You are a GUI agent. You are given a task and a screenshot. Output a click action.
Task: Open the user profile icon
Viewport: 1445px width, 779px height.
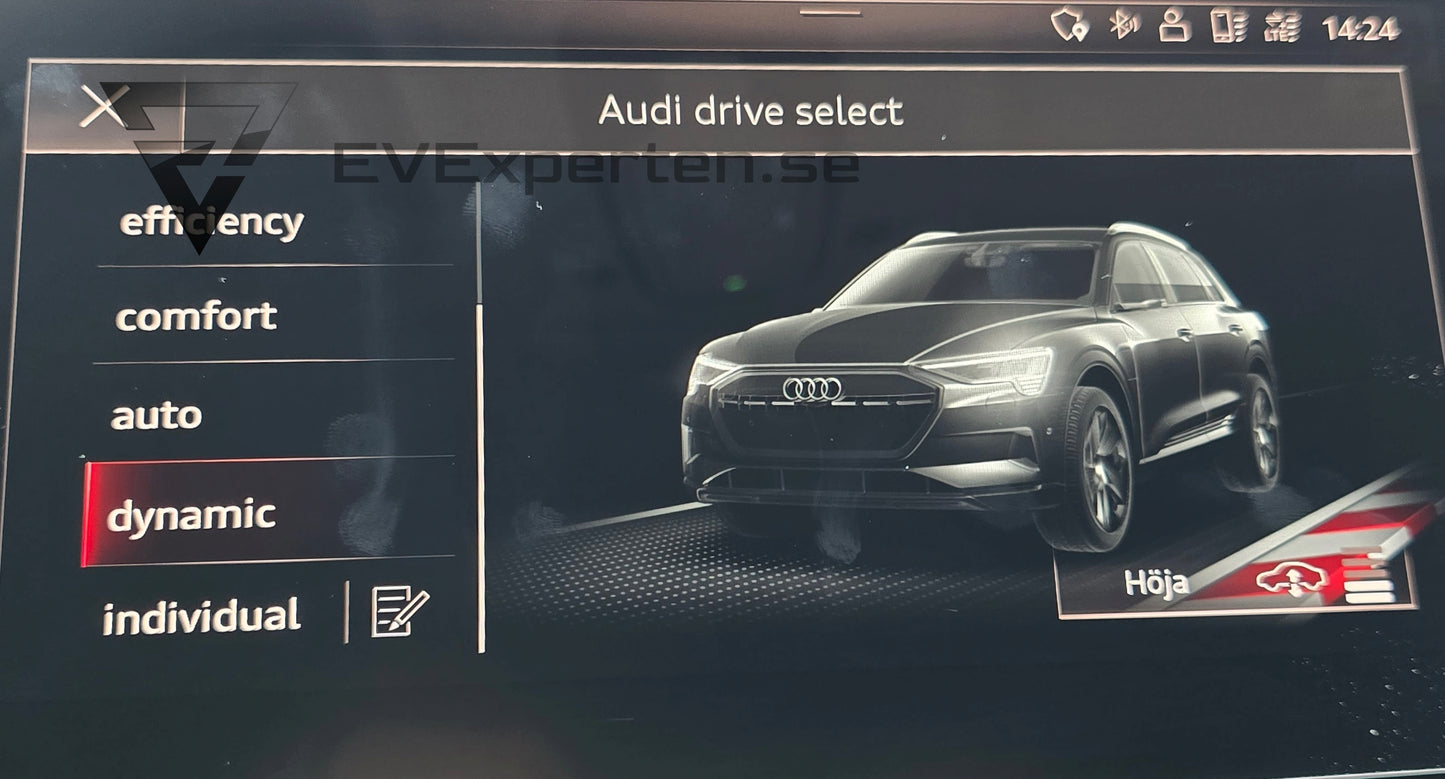[x=1174, y=26]
